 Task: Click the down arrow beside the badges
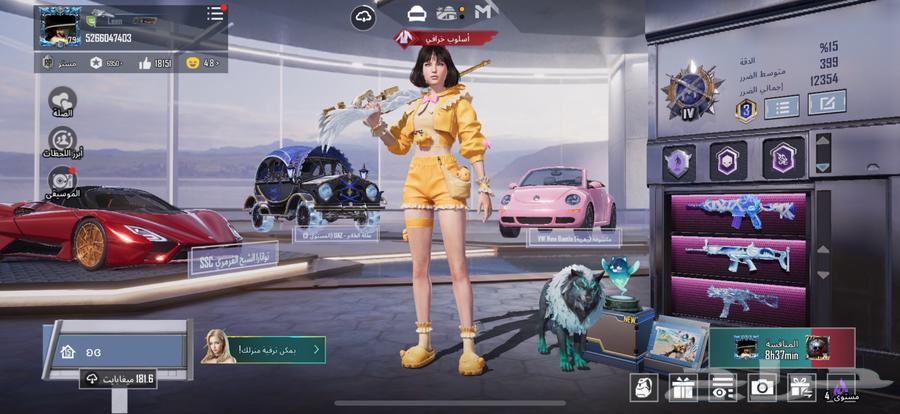point(822,168)
